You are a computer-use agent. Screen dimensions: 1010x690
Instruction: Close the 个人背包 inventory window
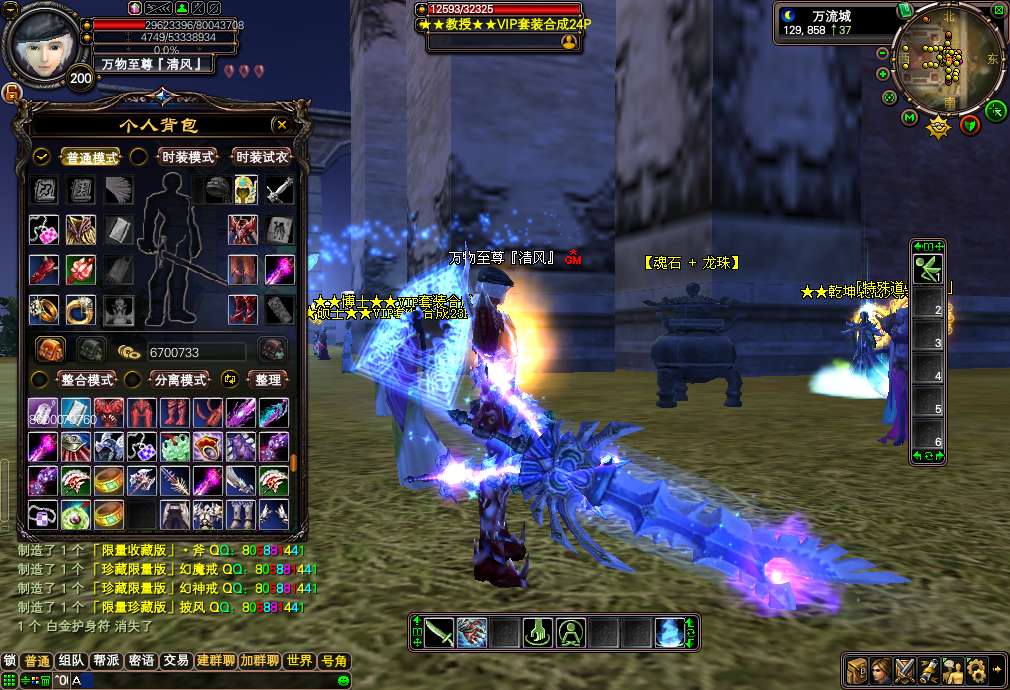click(282, 125)
